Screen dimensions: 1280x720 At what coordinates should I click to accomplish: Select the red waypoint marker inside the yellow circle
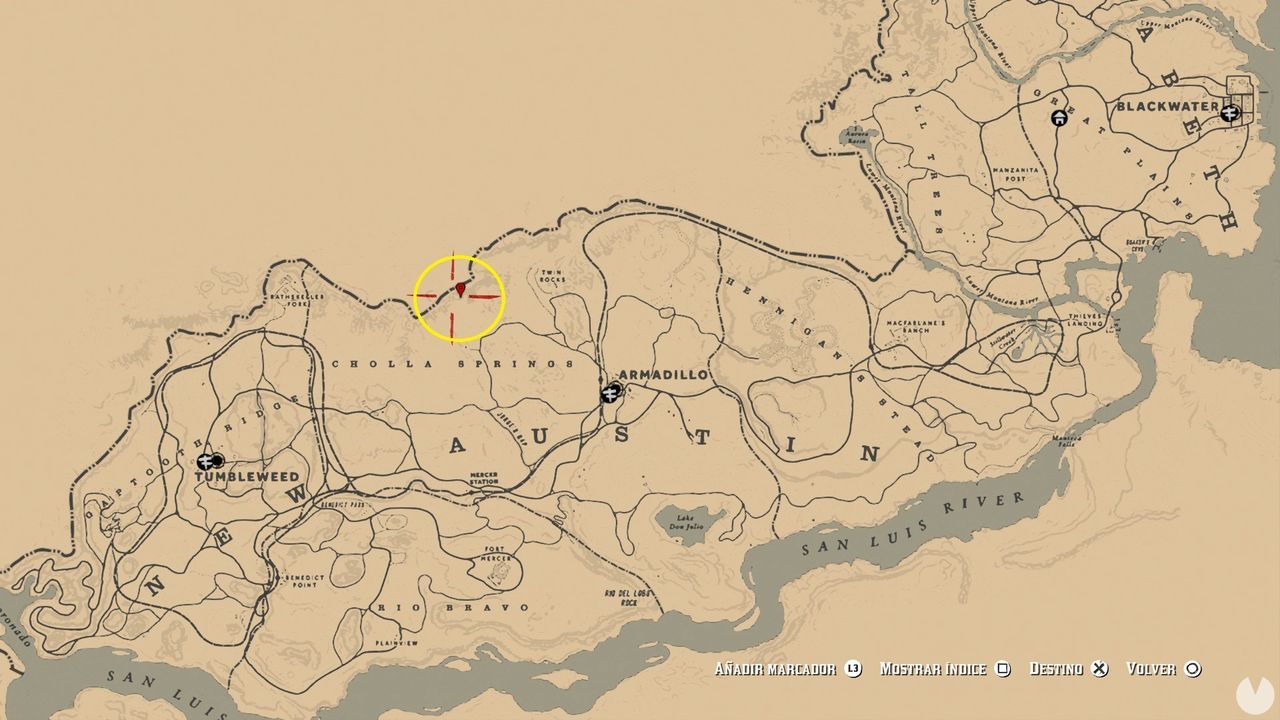460,292
